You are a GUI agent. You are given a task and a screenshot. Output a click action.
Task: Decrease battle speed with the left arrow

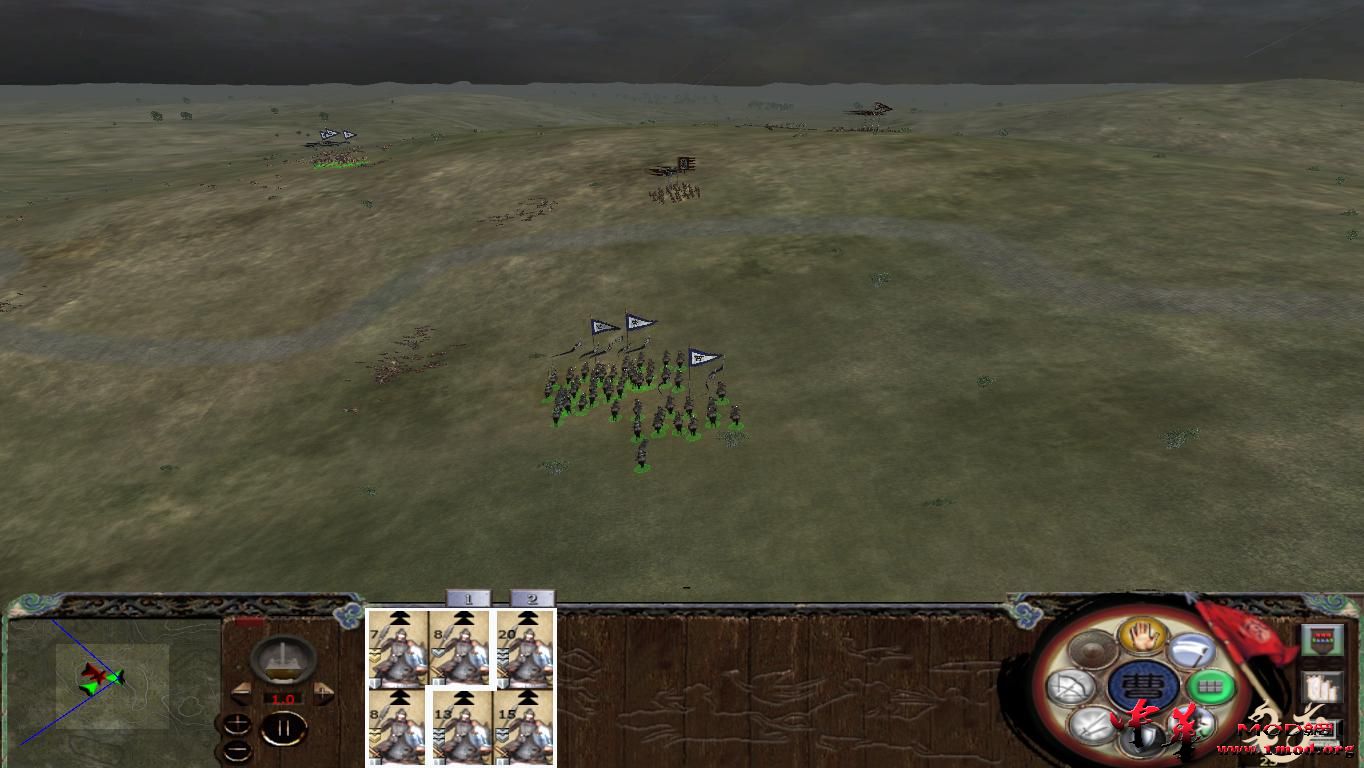(242, 692)
